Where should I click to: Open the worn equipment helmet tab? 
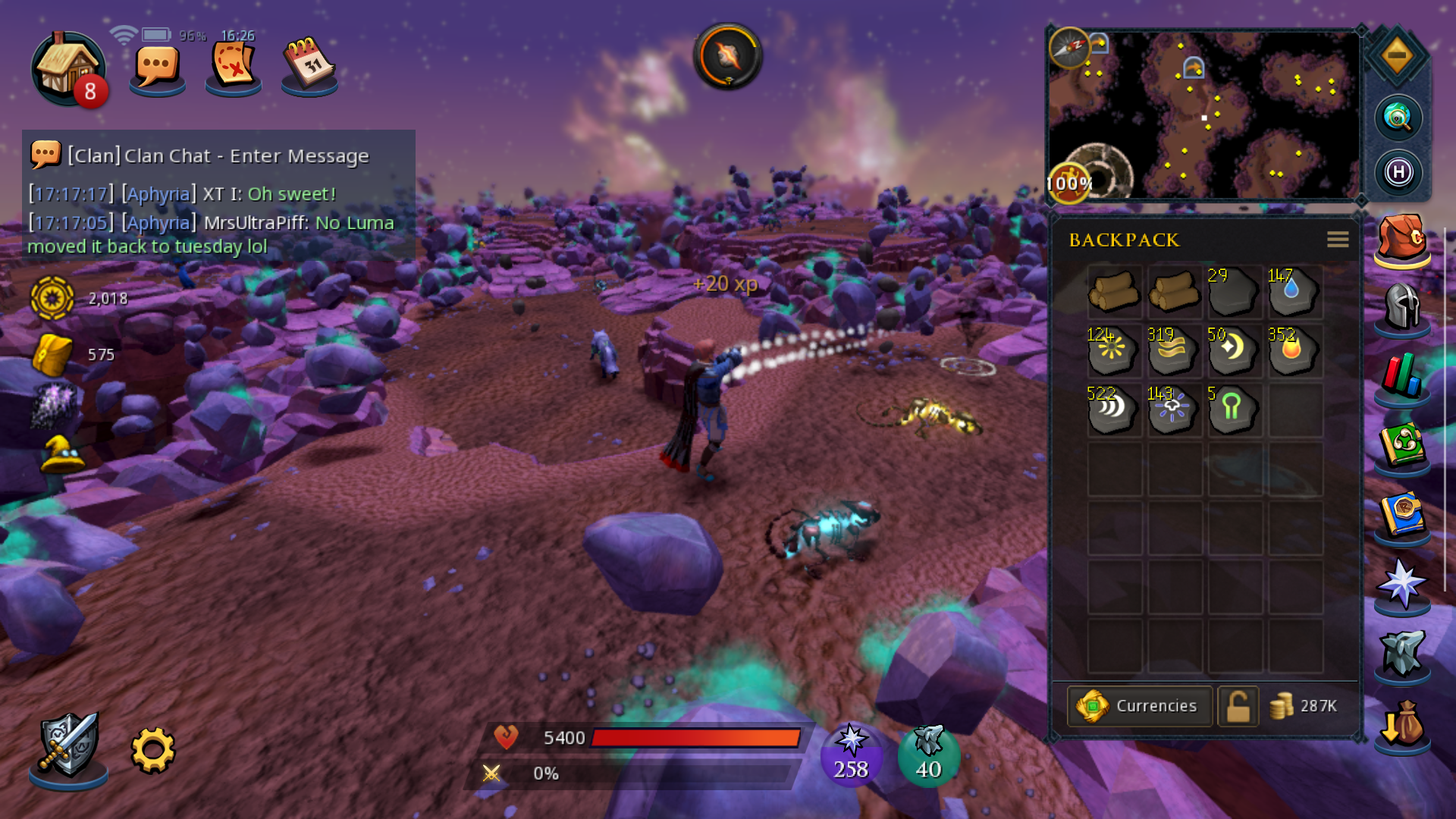[x=1402, y=308]
